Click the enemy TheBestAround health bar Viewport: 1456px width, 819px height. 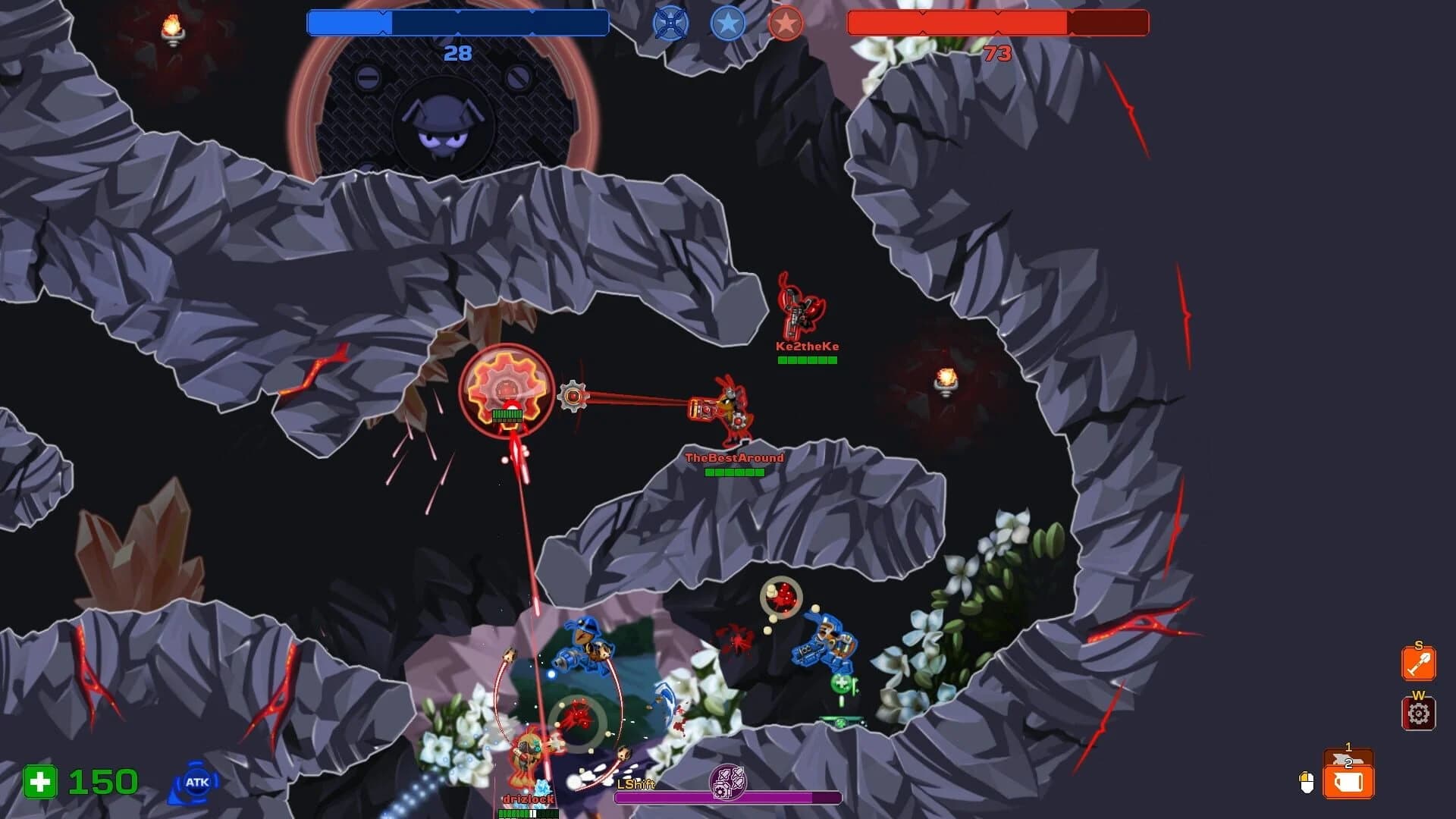(733, 471)
